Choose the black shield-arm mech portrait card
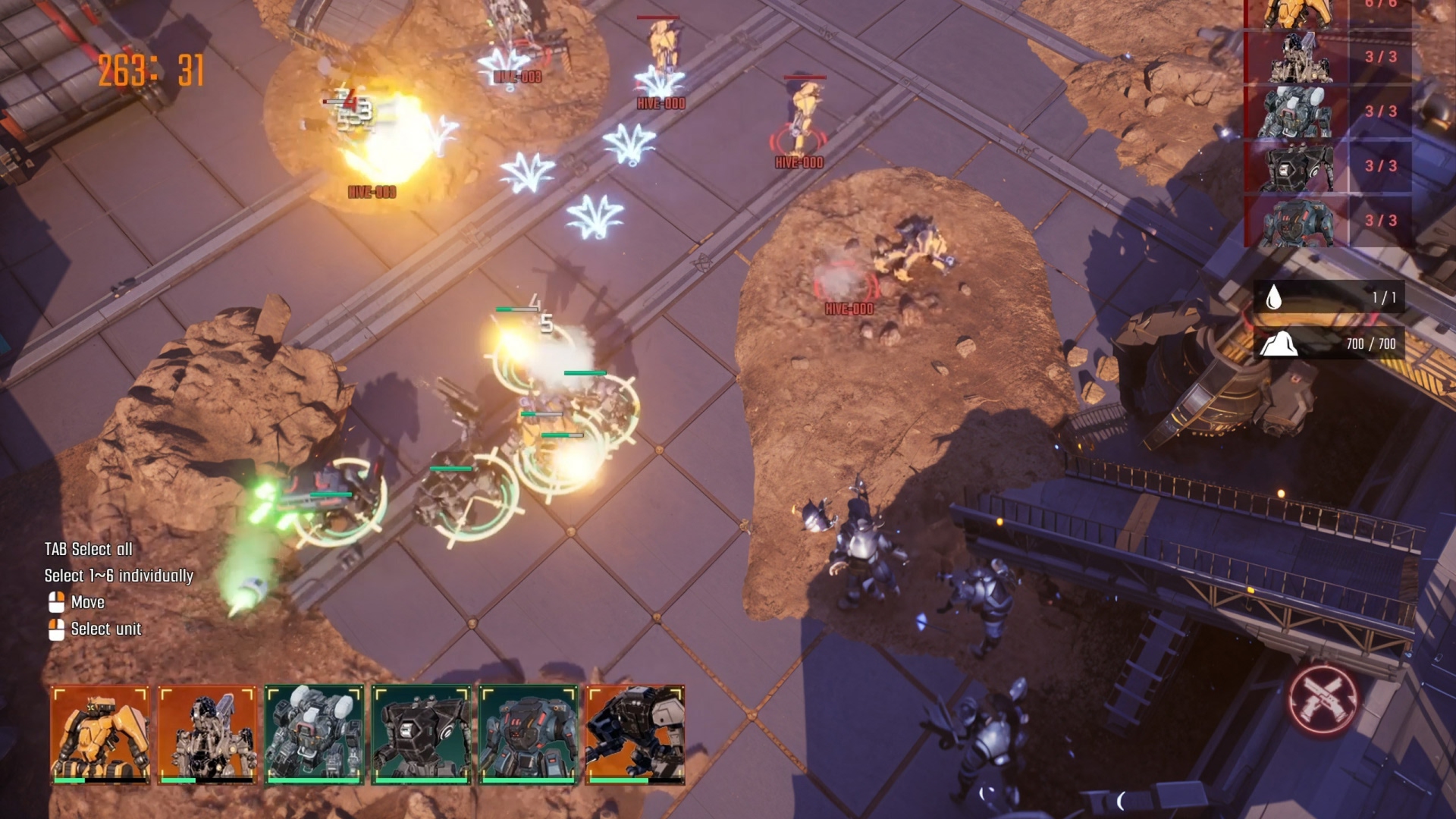 635,734
